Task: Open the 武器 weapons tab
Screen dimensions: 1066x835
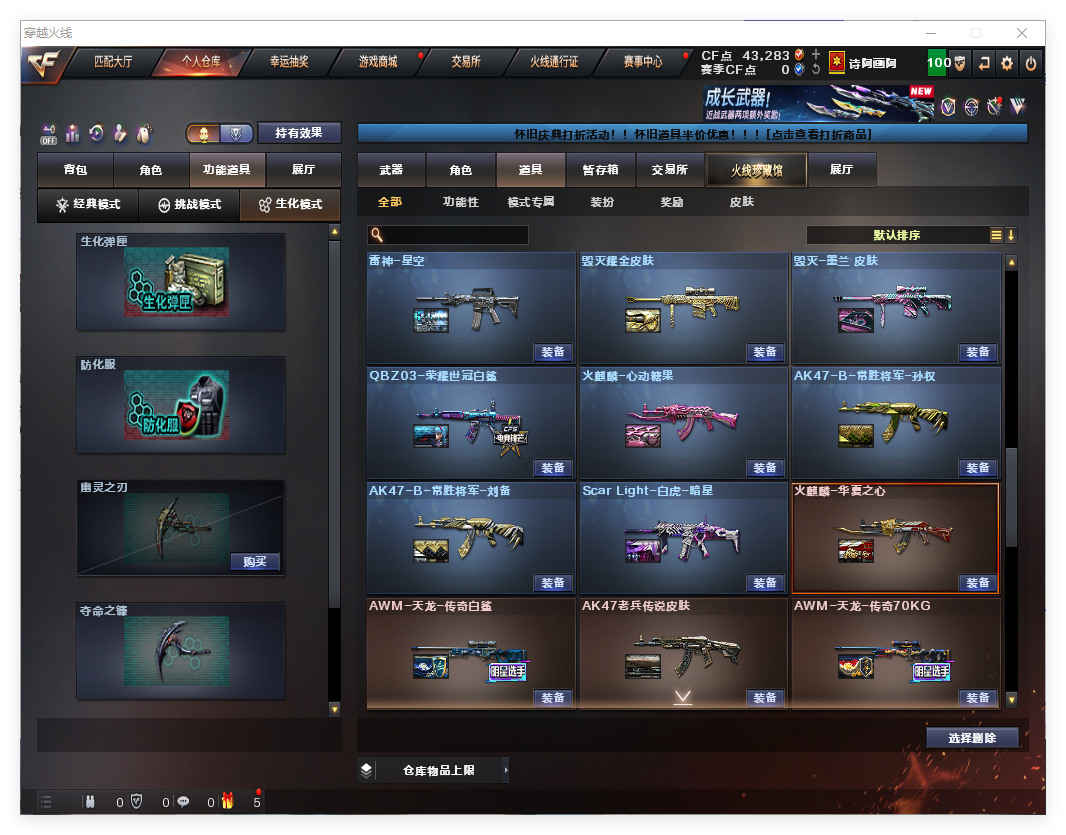Action: point(391,170)
